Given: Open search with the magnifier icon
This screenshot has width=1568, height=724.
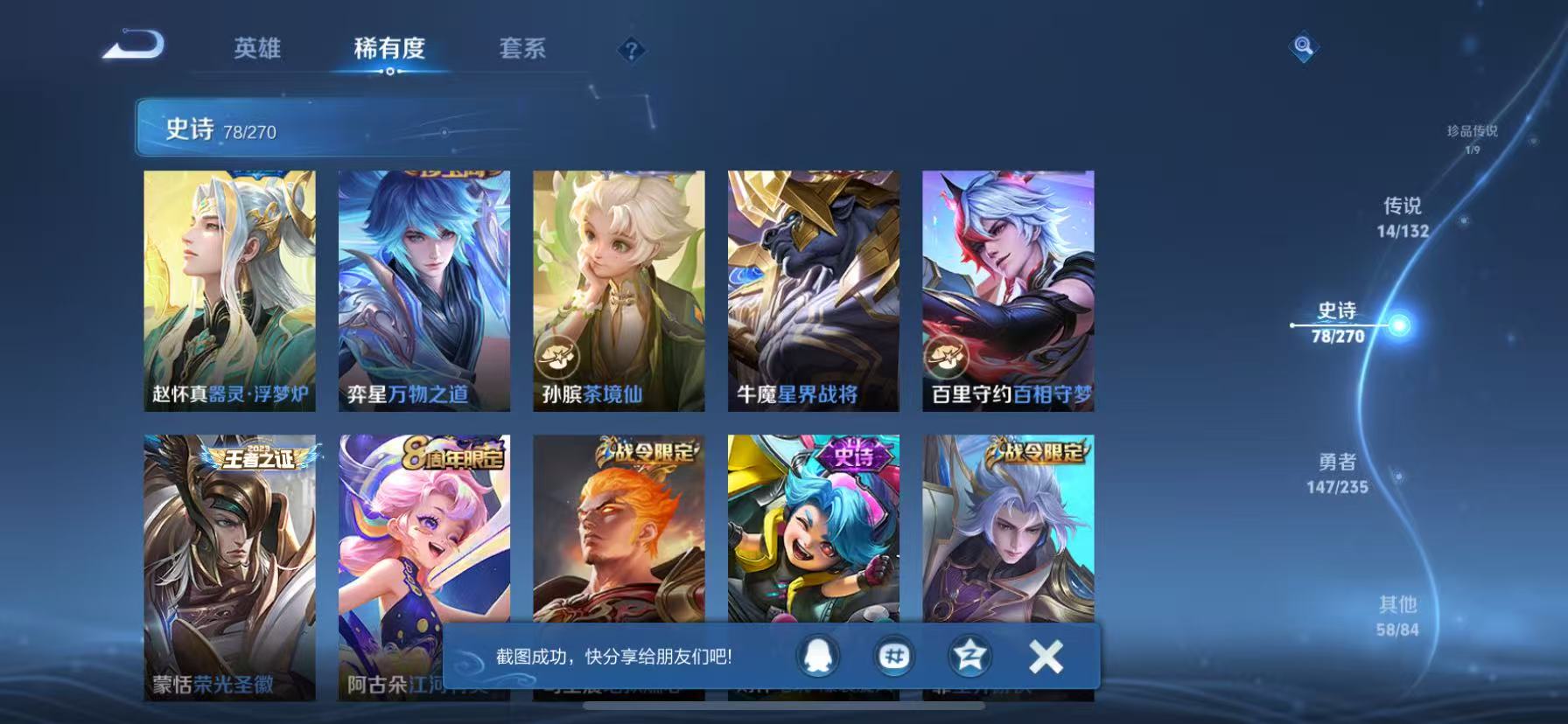Looking at the screenshot, I should coord(1303,48).
